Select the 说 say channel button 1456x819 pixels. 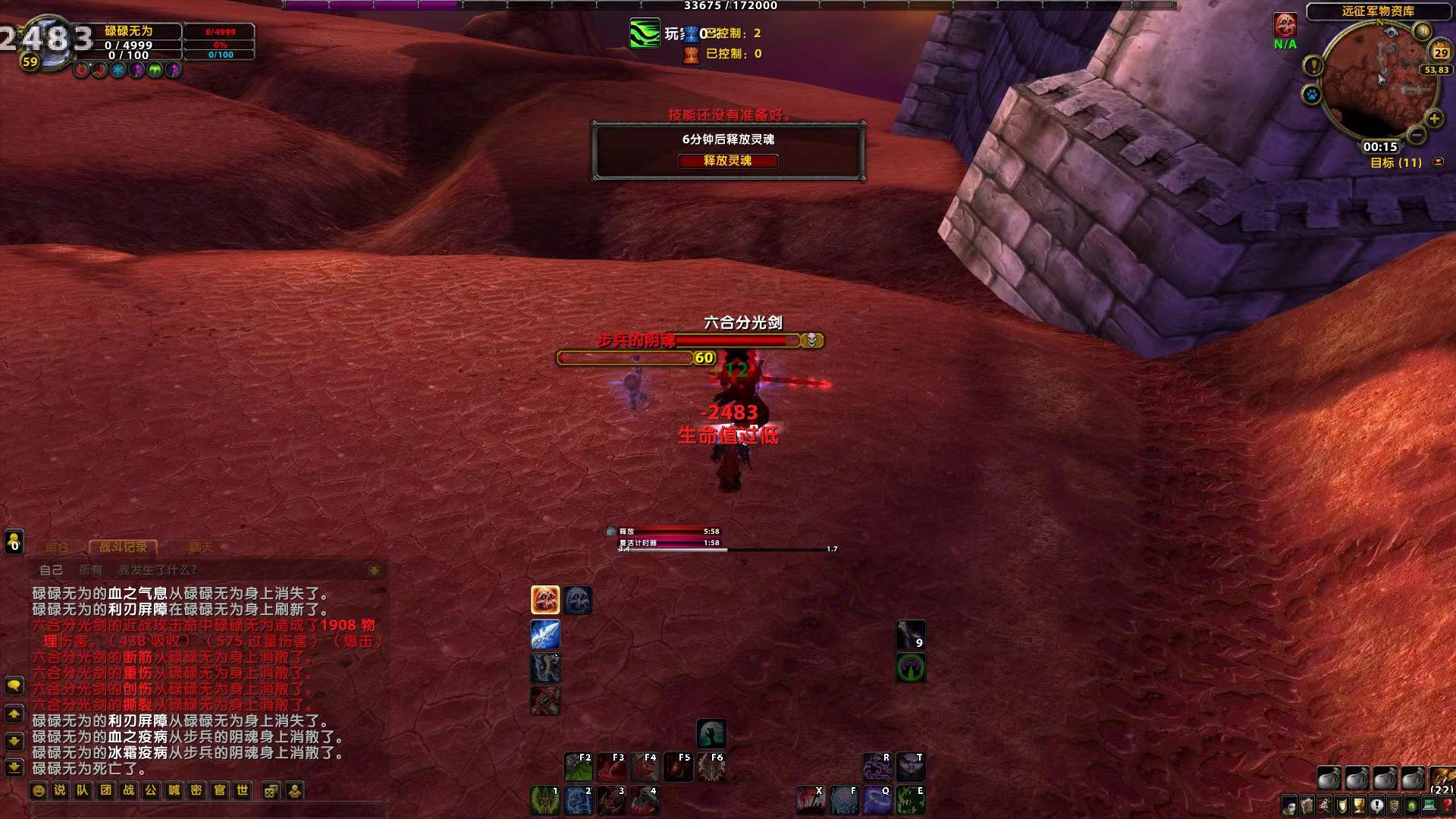point(60,791)
